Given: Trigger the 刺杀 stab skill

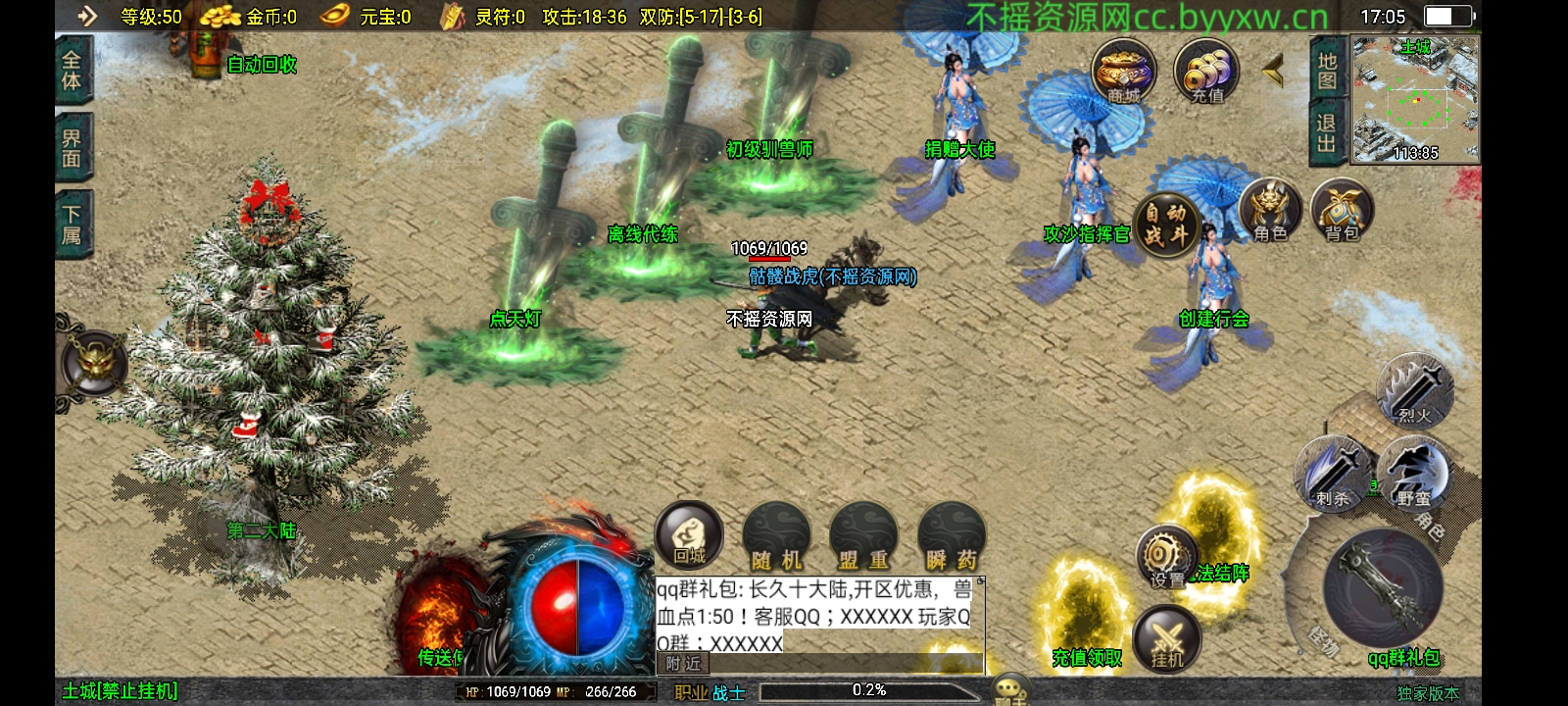Looking at the screenshot, I should [1332, 475].
